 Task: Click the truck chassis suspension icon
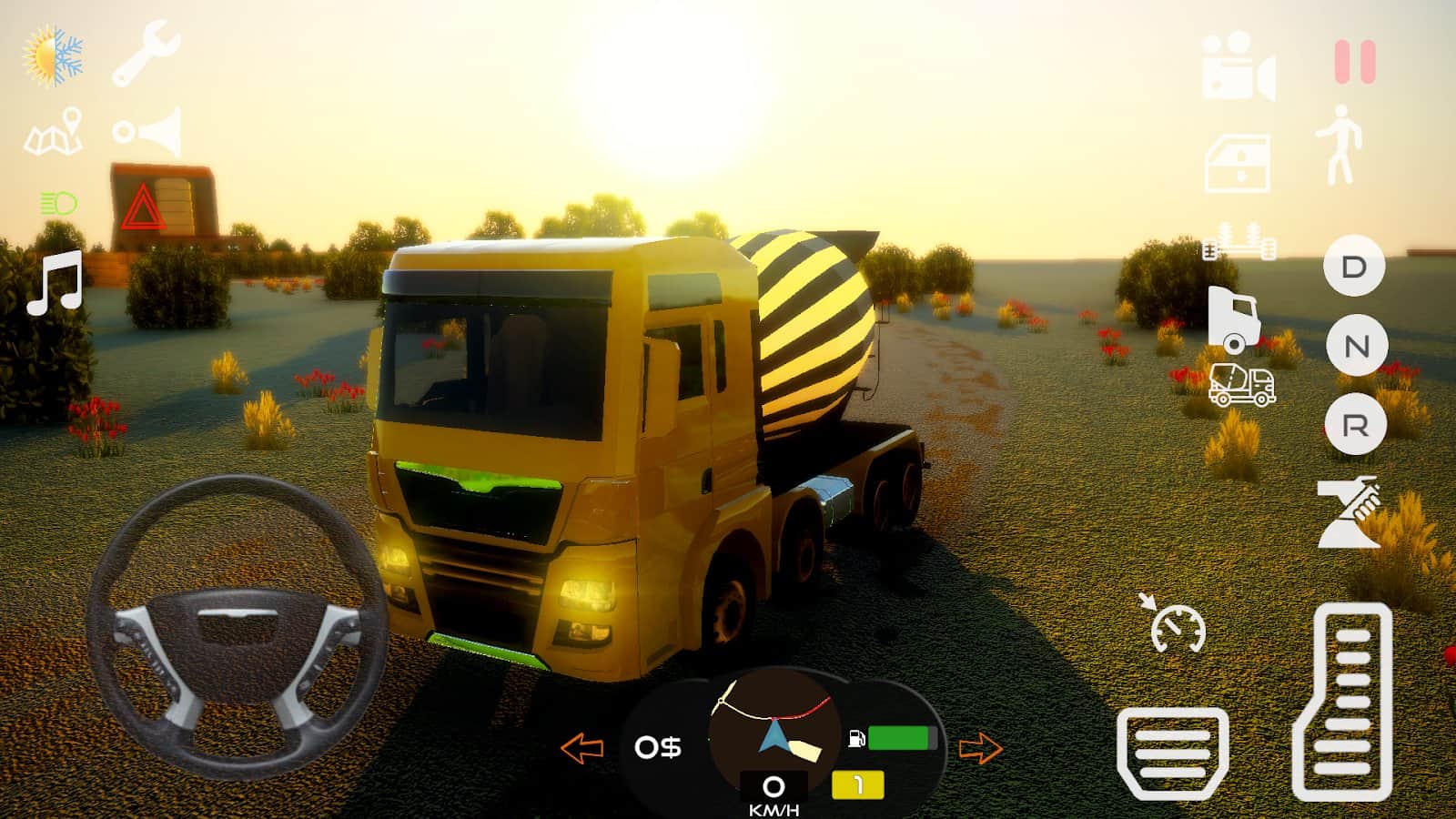click(x=1238, y=246)
